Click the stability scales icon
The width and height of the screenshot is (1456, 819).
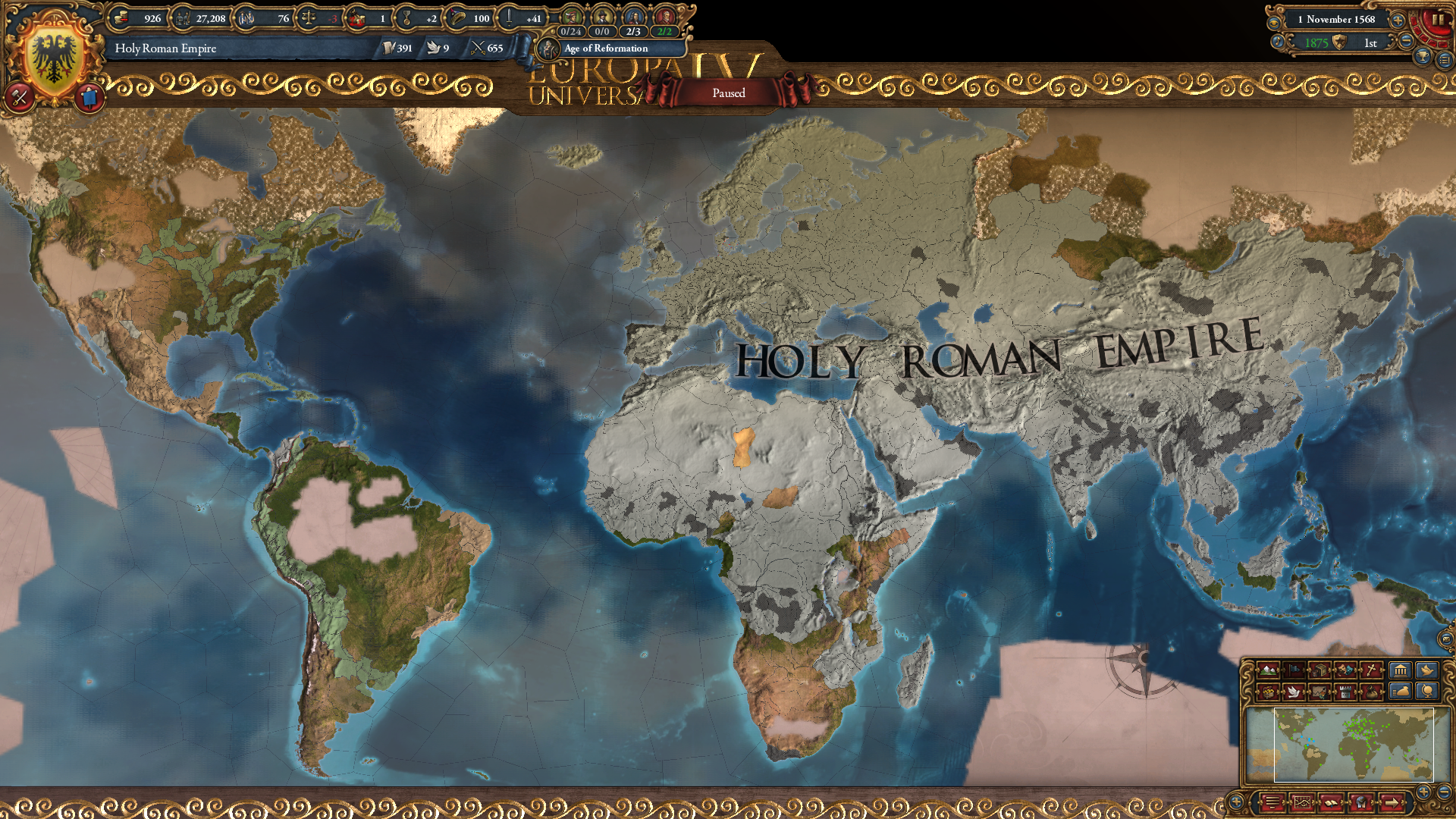(x=309, y=18)
